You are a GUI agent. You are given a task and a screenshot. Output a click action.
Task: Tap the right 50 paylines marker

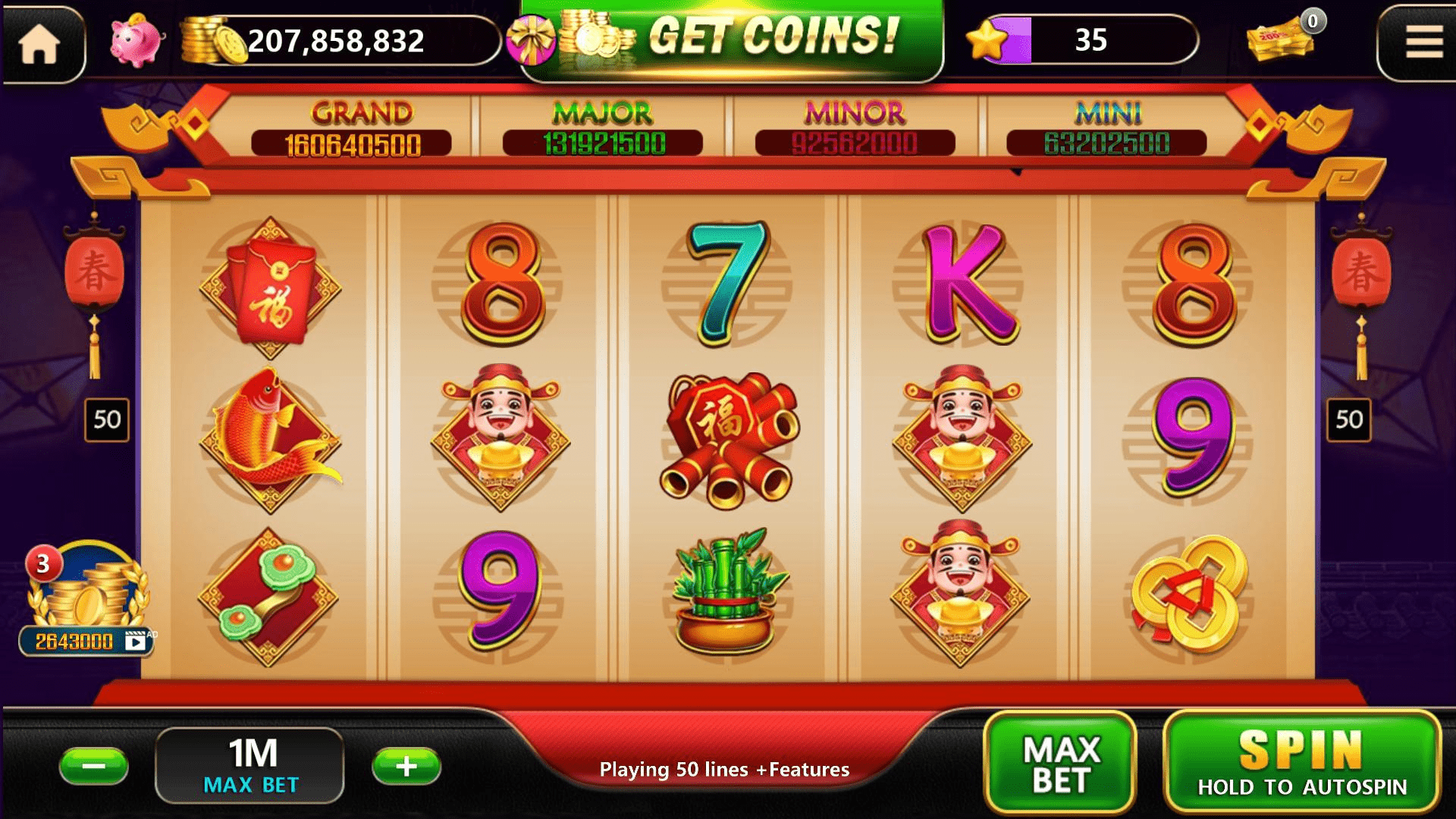(1350, 419)
